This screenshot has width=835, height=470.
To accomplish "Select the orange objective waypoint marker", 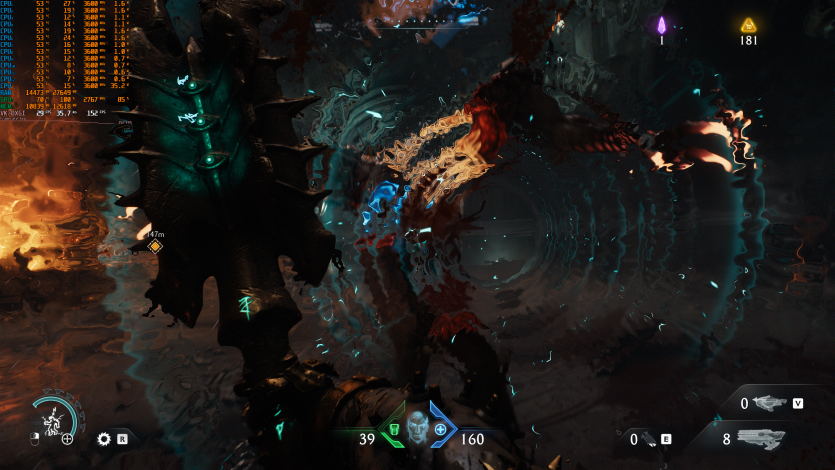I will (x=155, y=246).
